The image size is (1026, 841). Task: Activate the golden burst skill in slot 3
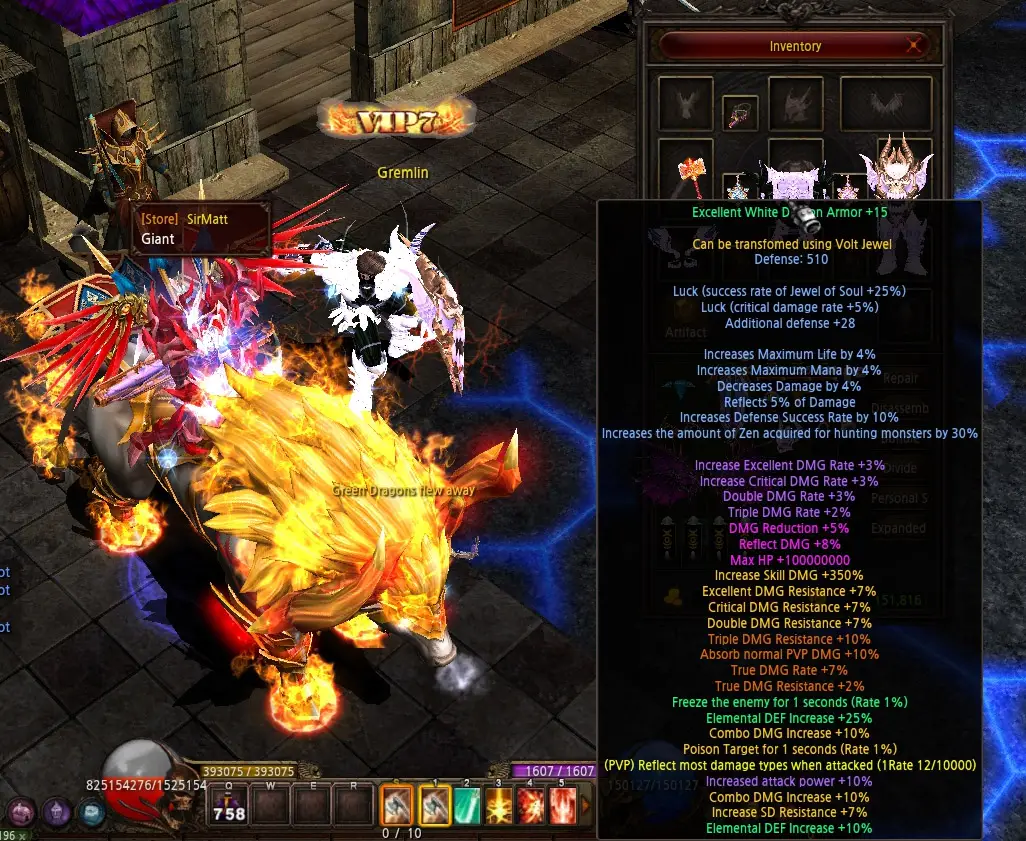click(x=499, y=804)
